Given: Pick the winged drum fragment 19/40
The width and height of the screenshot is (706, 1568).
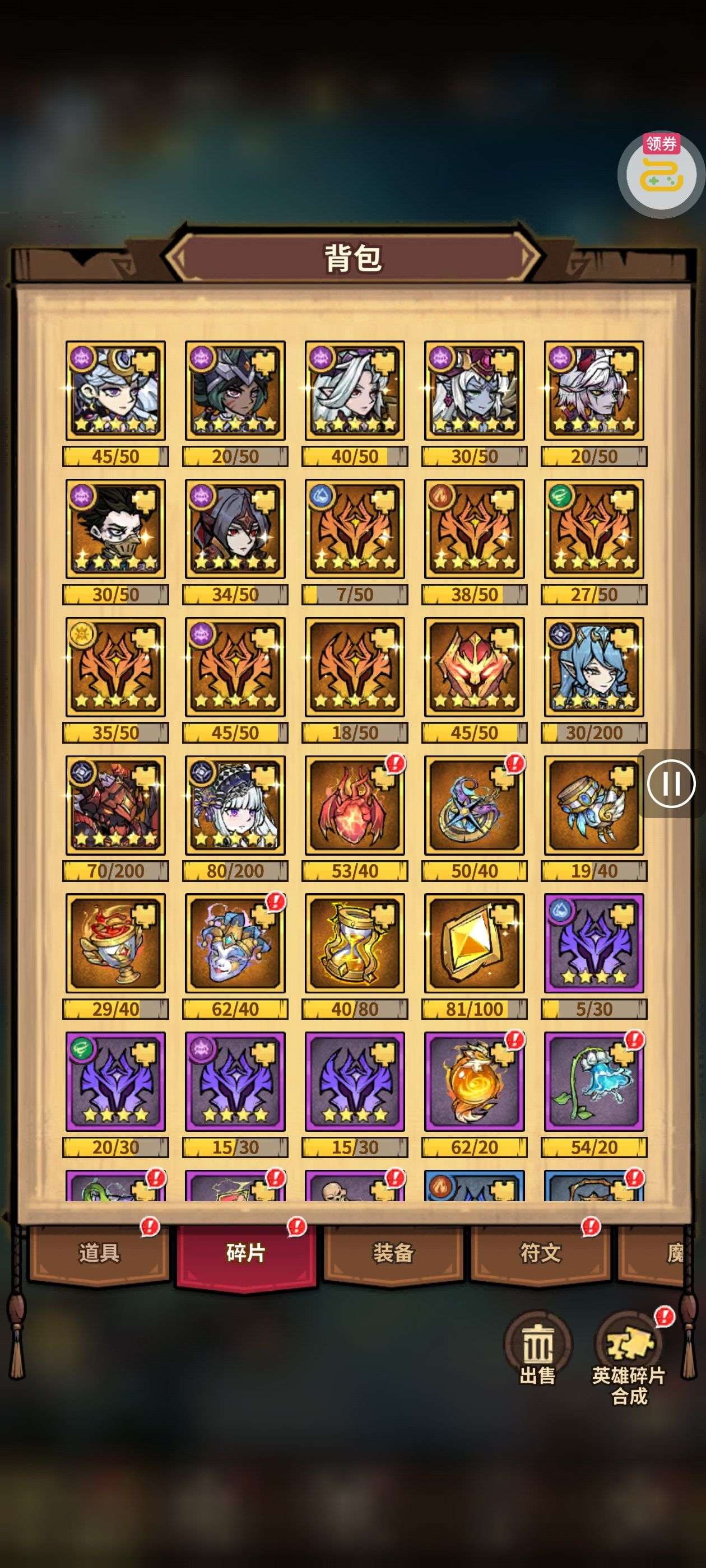Looking at the screenshot, I should (594, 805).
